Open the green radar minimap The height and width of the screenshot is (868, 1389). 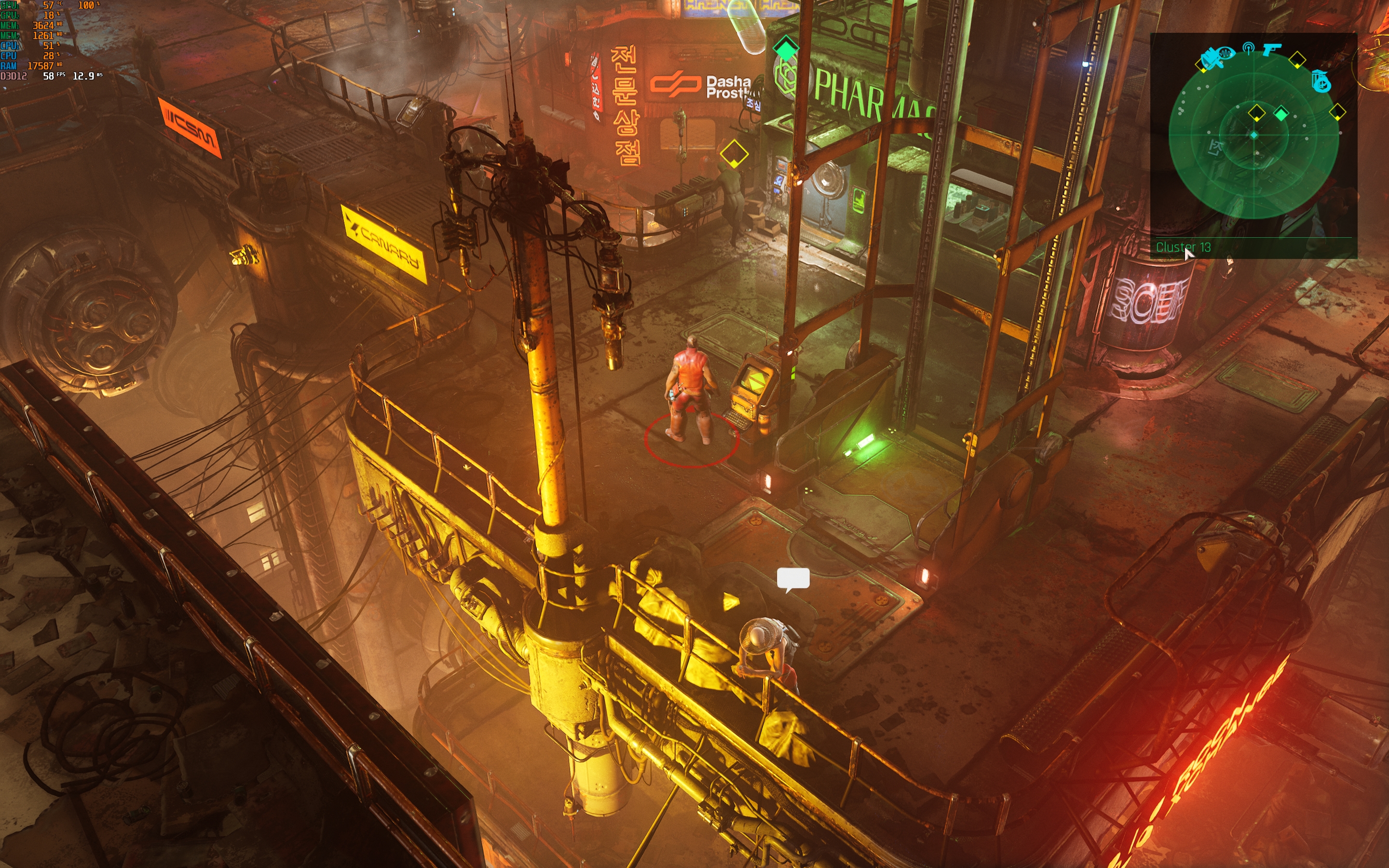[x=1253, y=136]
